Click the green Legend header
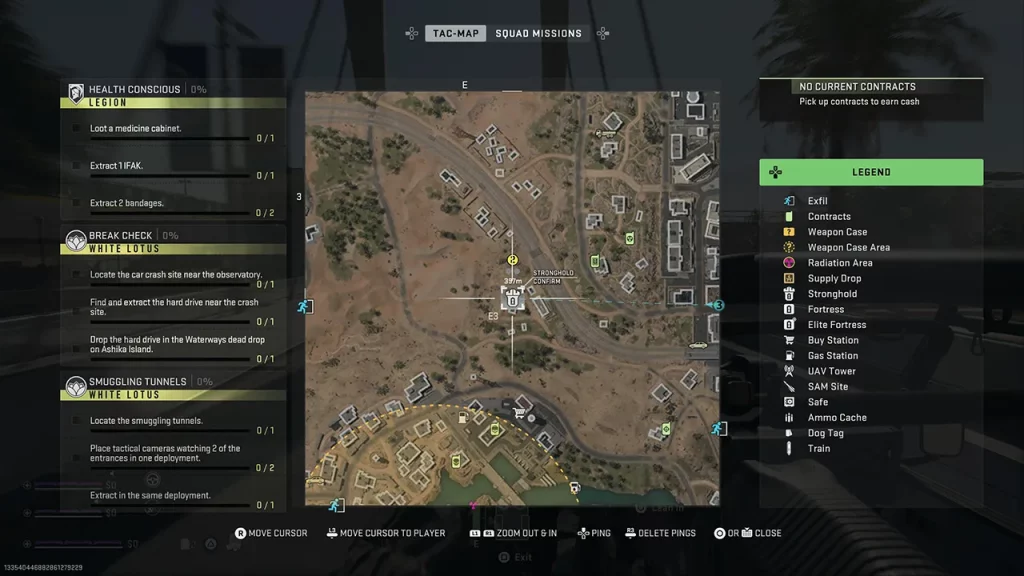The width and height of the screenshot is (1024, 576). [x=871, y=172]
